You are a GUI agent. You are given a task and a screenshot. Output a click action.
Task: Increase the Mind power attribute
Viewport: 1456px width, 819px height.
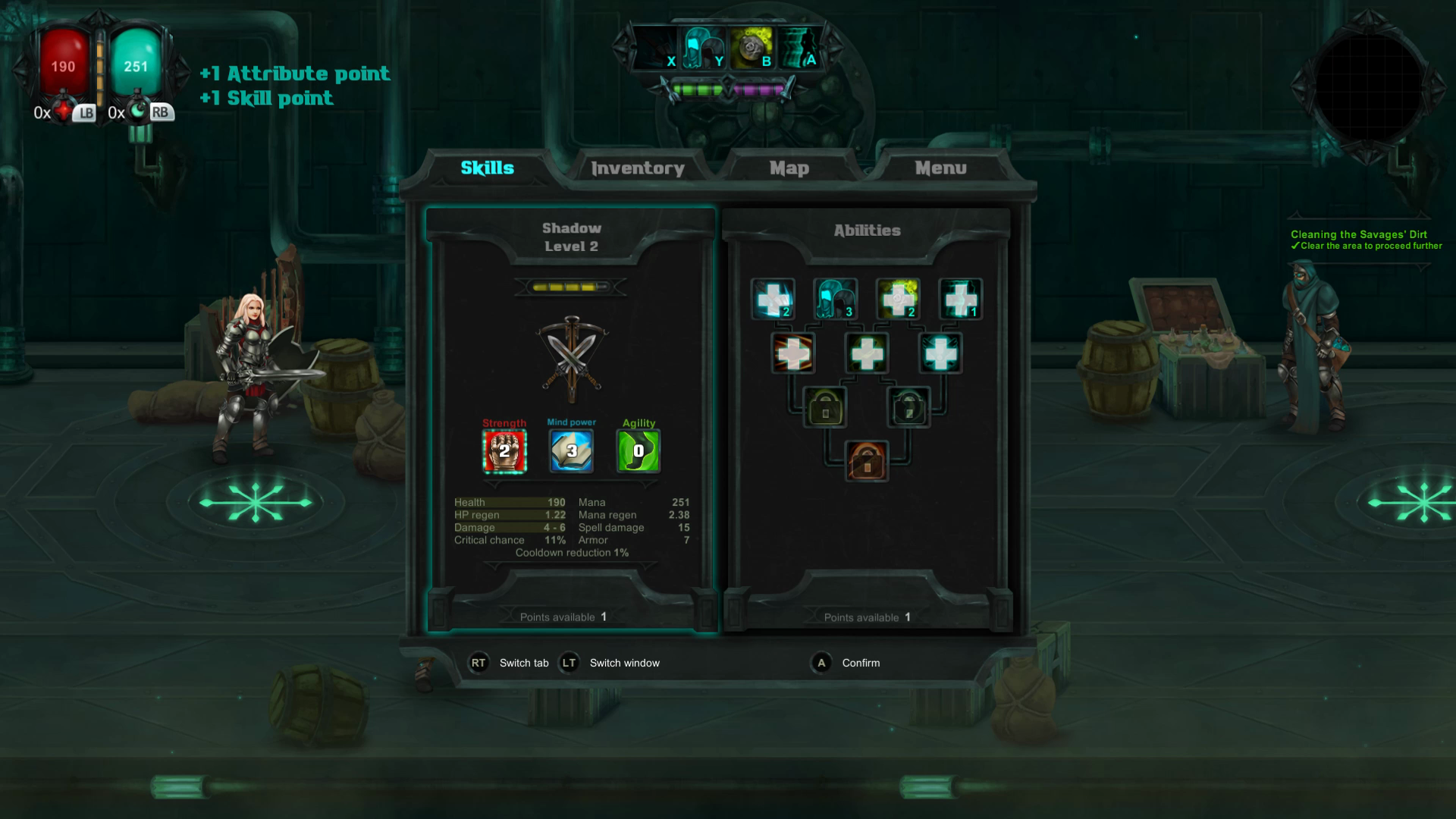tap(571, 450)
